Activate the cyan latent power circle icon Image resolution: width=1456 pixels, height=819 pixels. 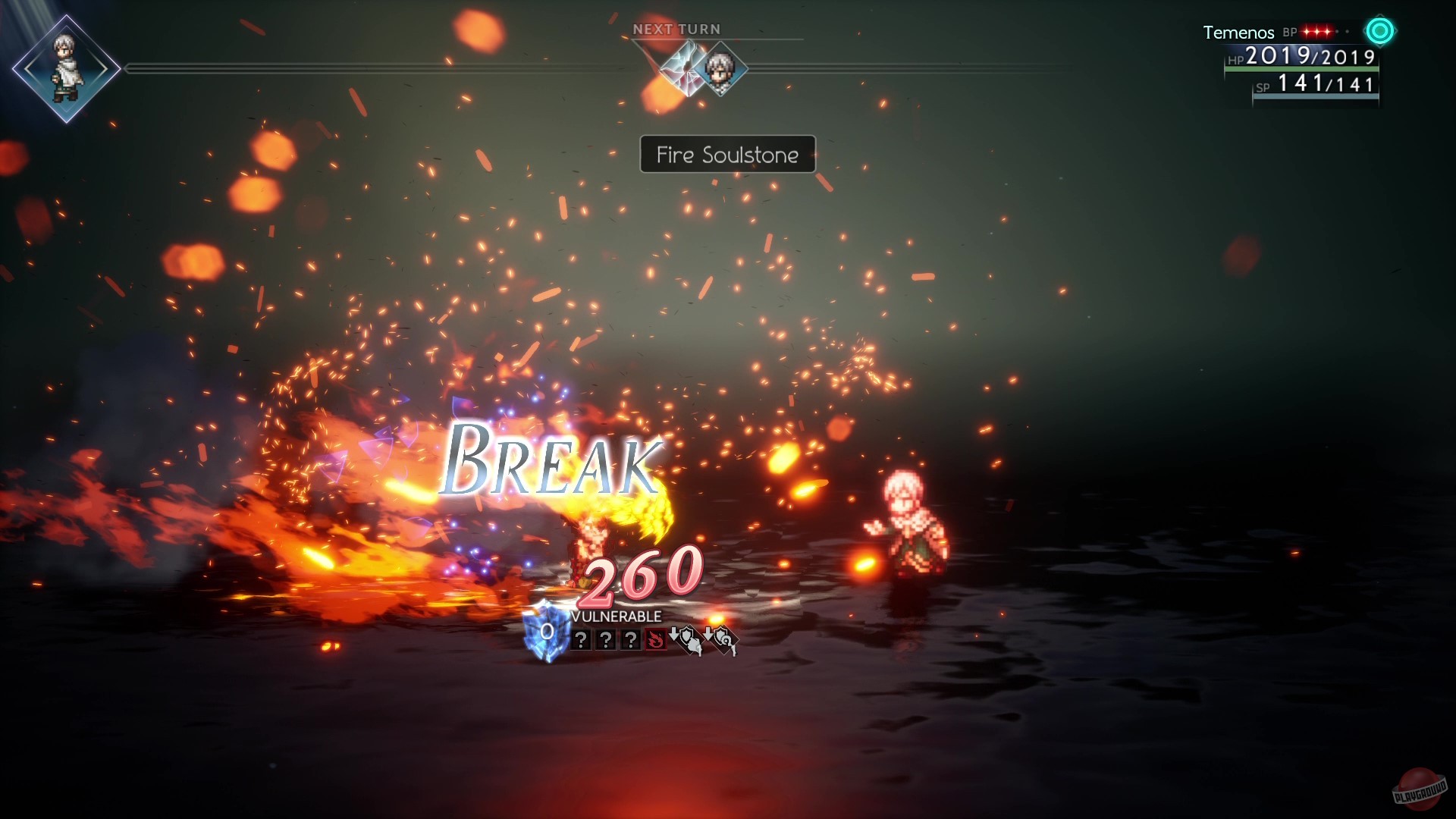(1380, 32)
